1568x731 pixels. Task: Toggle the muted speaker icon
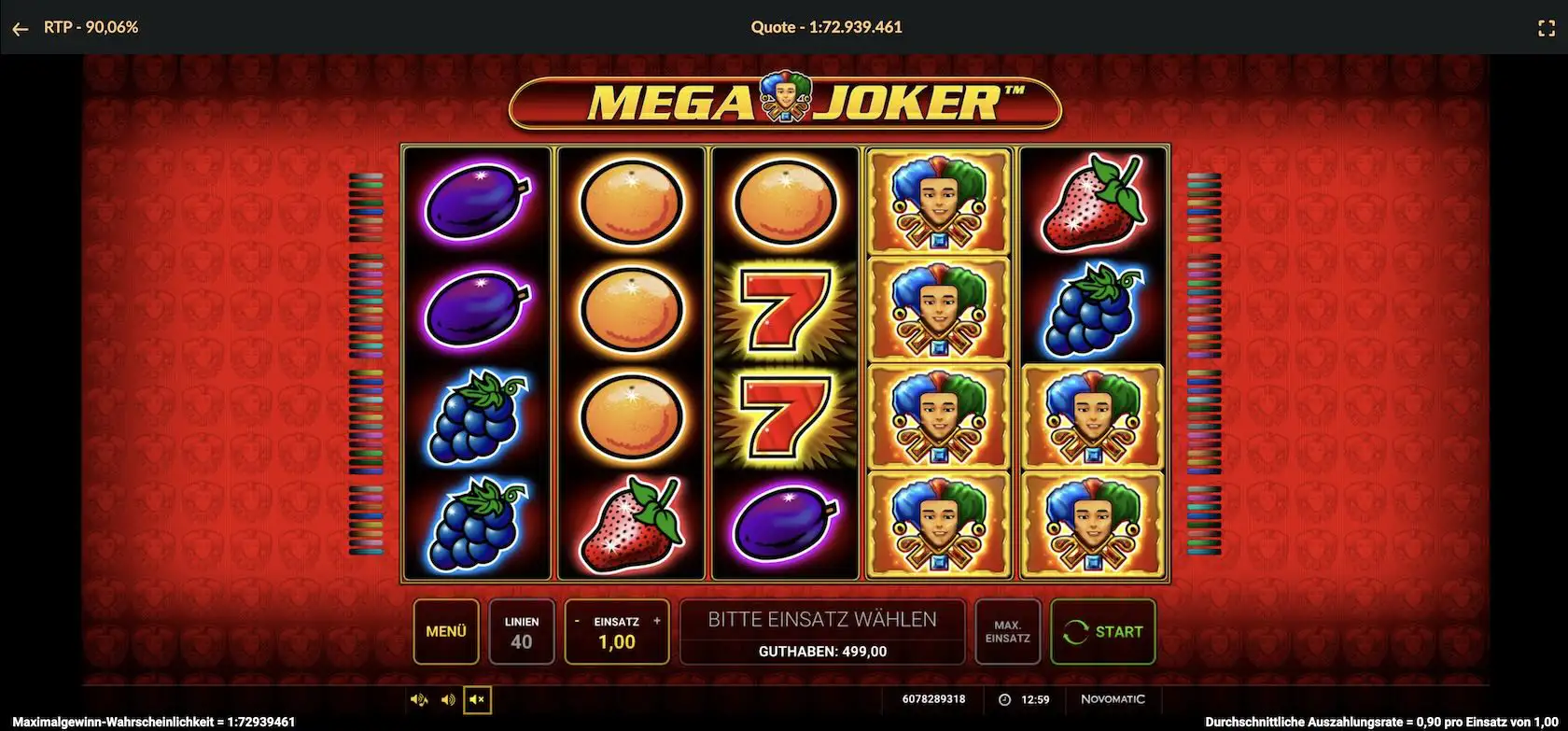tap(477, 699)
